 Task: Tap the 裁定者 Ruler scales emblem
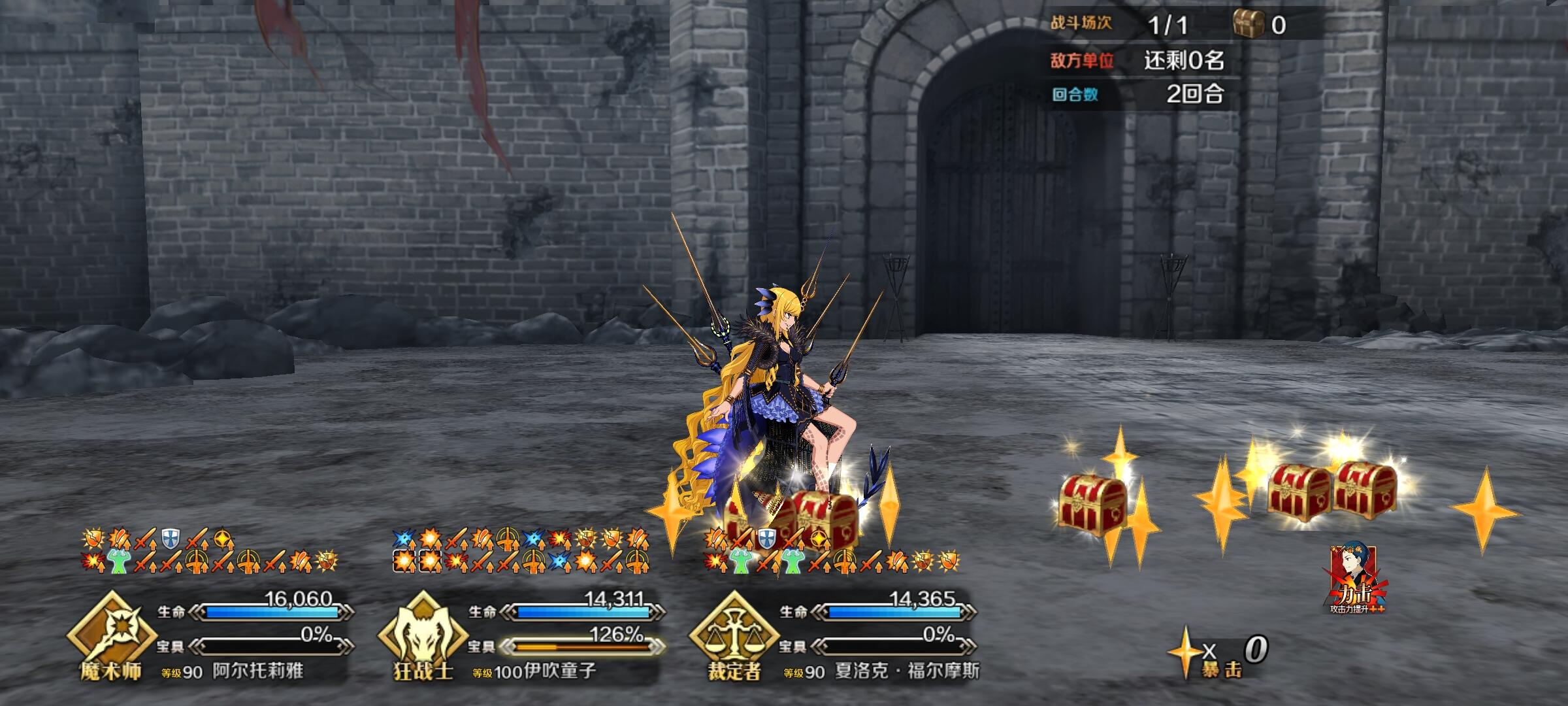pyautogui.click(x=733, y=634)
